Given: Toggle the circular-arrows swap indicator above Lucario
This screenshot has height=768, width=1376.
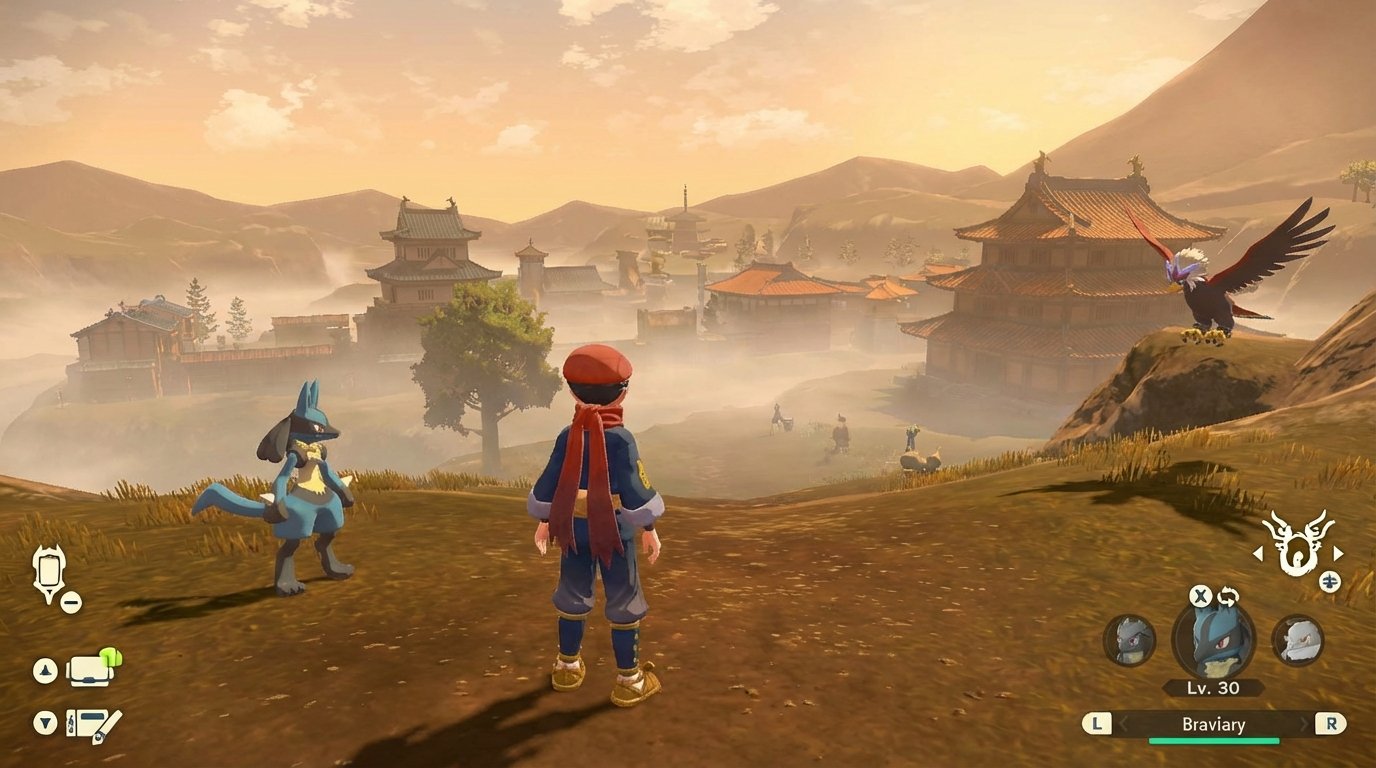Looking at the screenshot, I should pyautogui.click(x=1229, y=596).
